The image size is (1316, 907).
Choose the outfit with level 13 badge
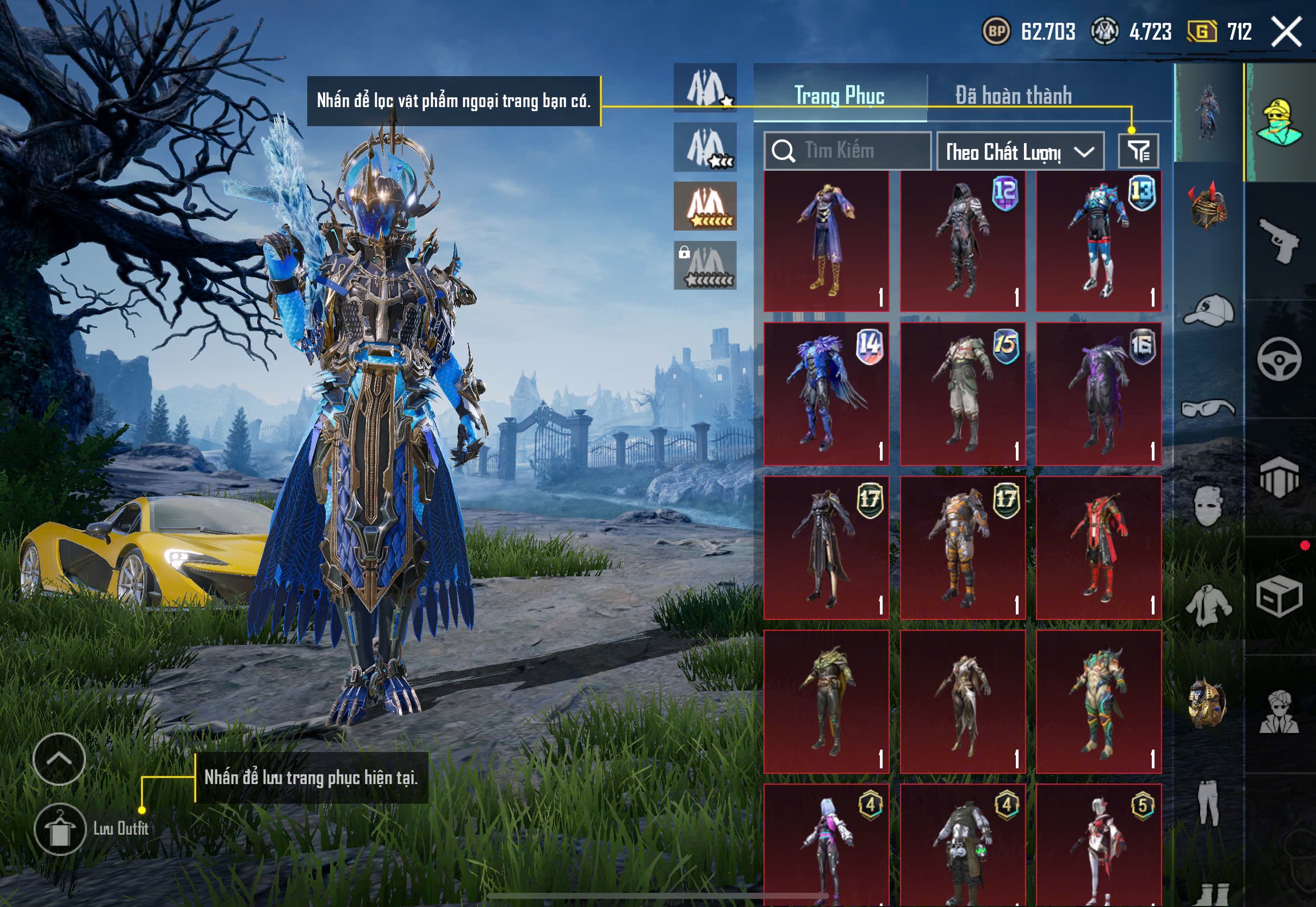pyautogui.click(x=1098, y=241)
